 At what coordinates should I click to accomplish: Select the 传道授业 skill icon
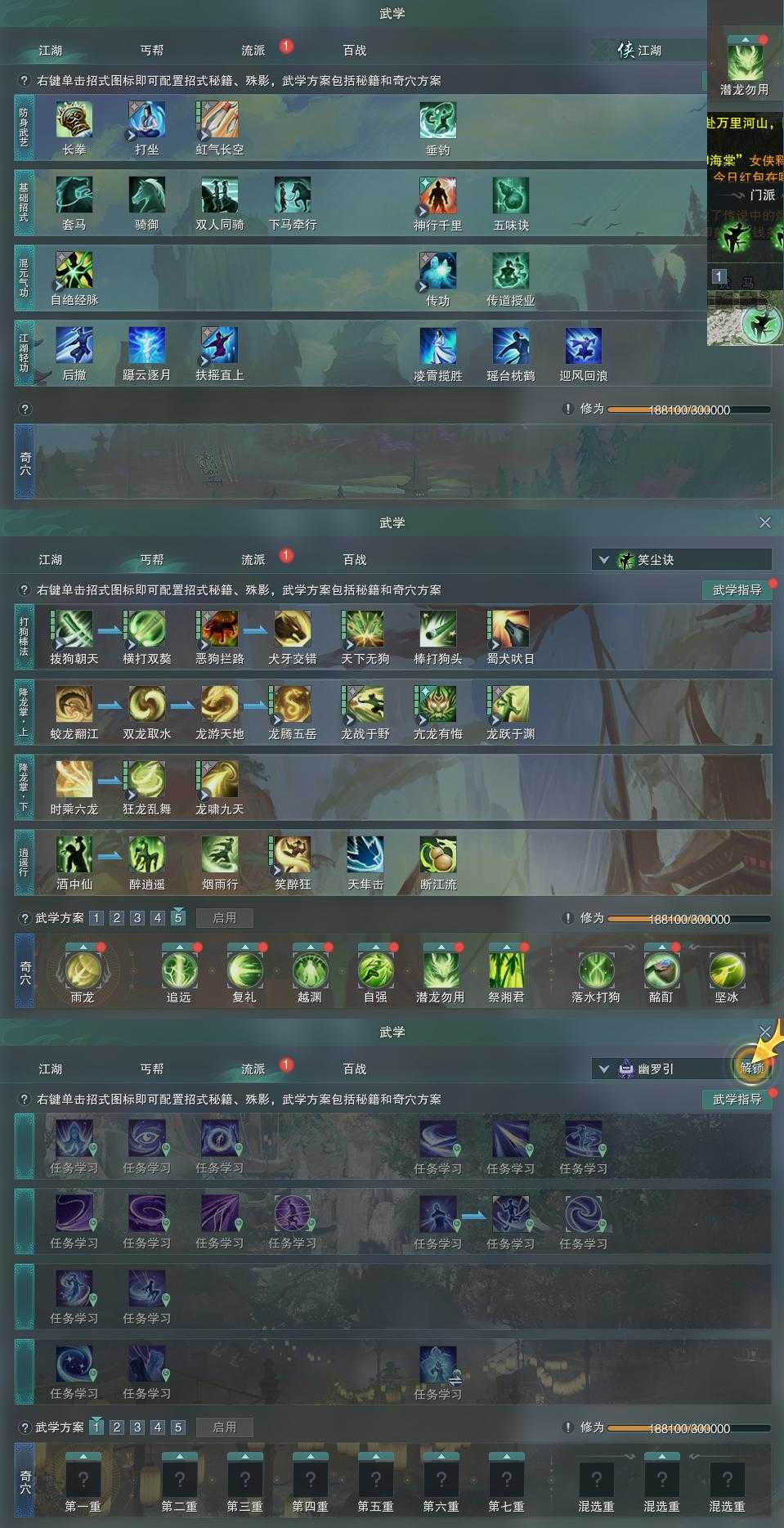pyautogui.click(x=510, y=271)
